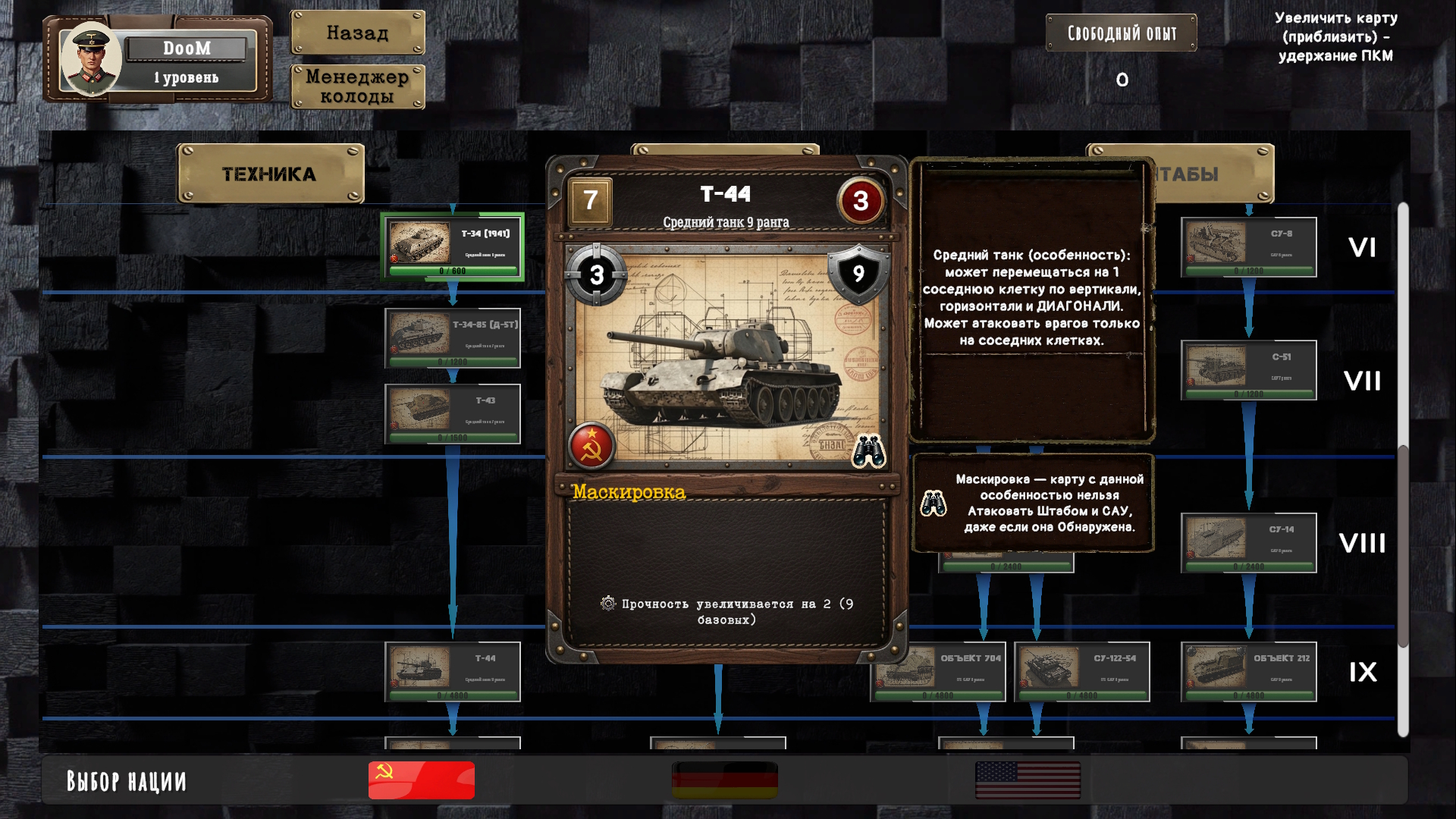Image resolution: width=1456 pixels, height=819 pixels.
Task: Switch to the ТЕХНИКА tab
Action: coord(270,174)
